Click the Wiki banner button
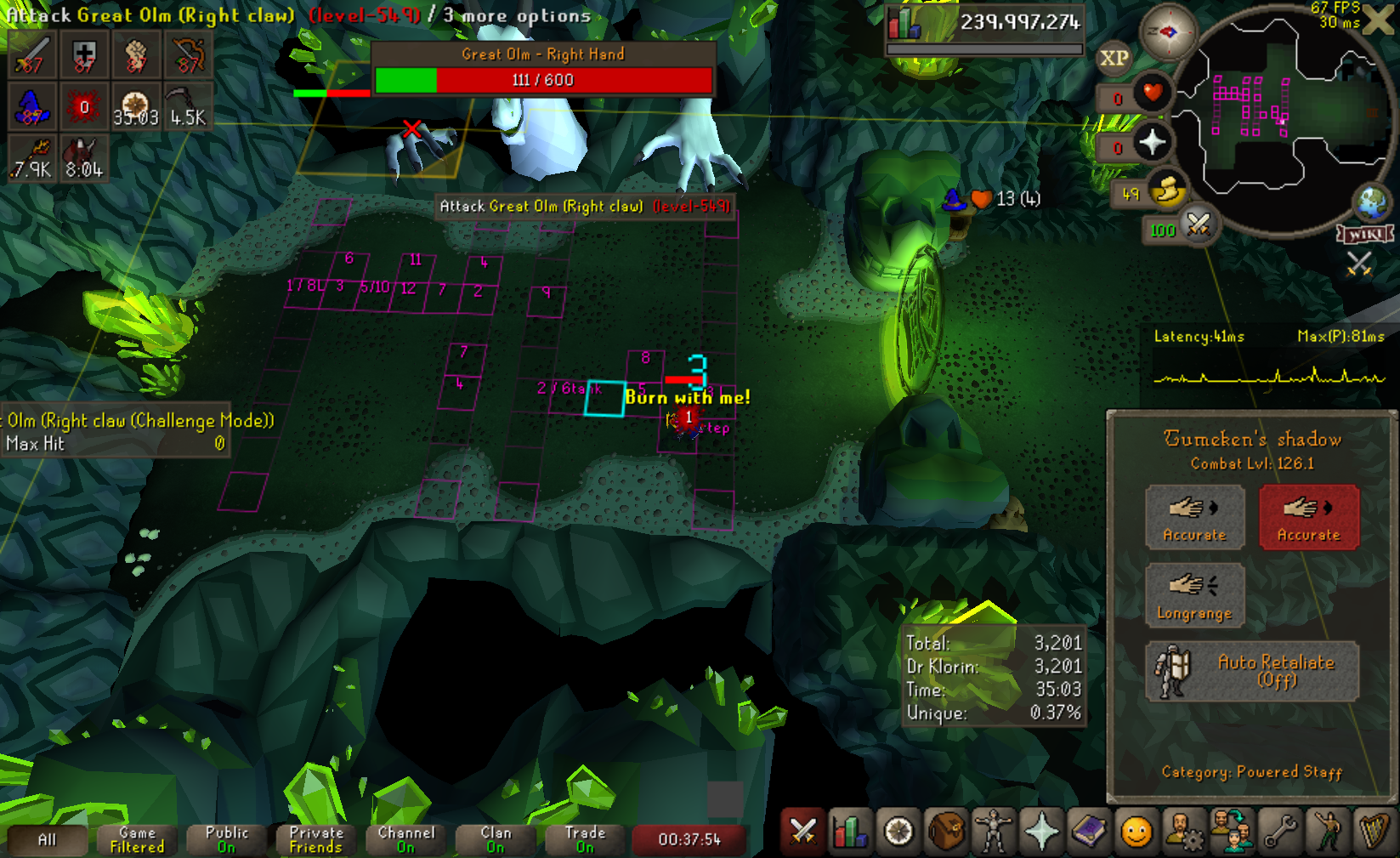The image size is (1400, 858). point(1365,234)
